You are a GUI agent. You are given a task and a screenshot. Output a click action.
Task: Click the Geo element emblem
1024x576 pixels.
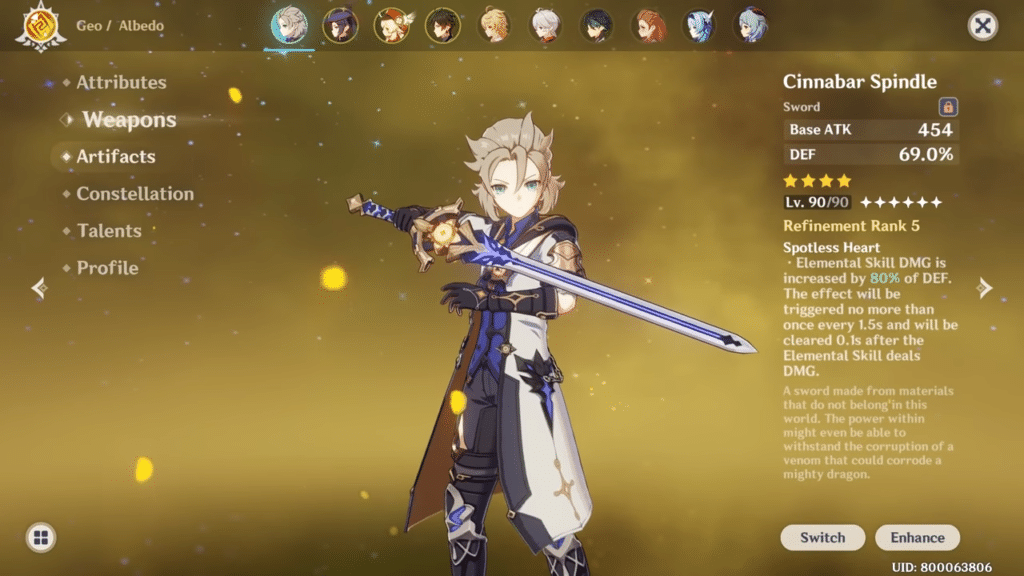[40, 26]
